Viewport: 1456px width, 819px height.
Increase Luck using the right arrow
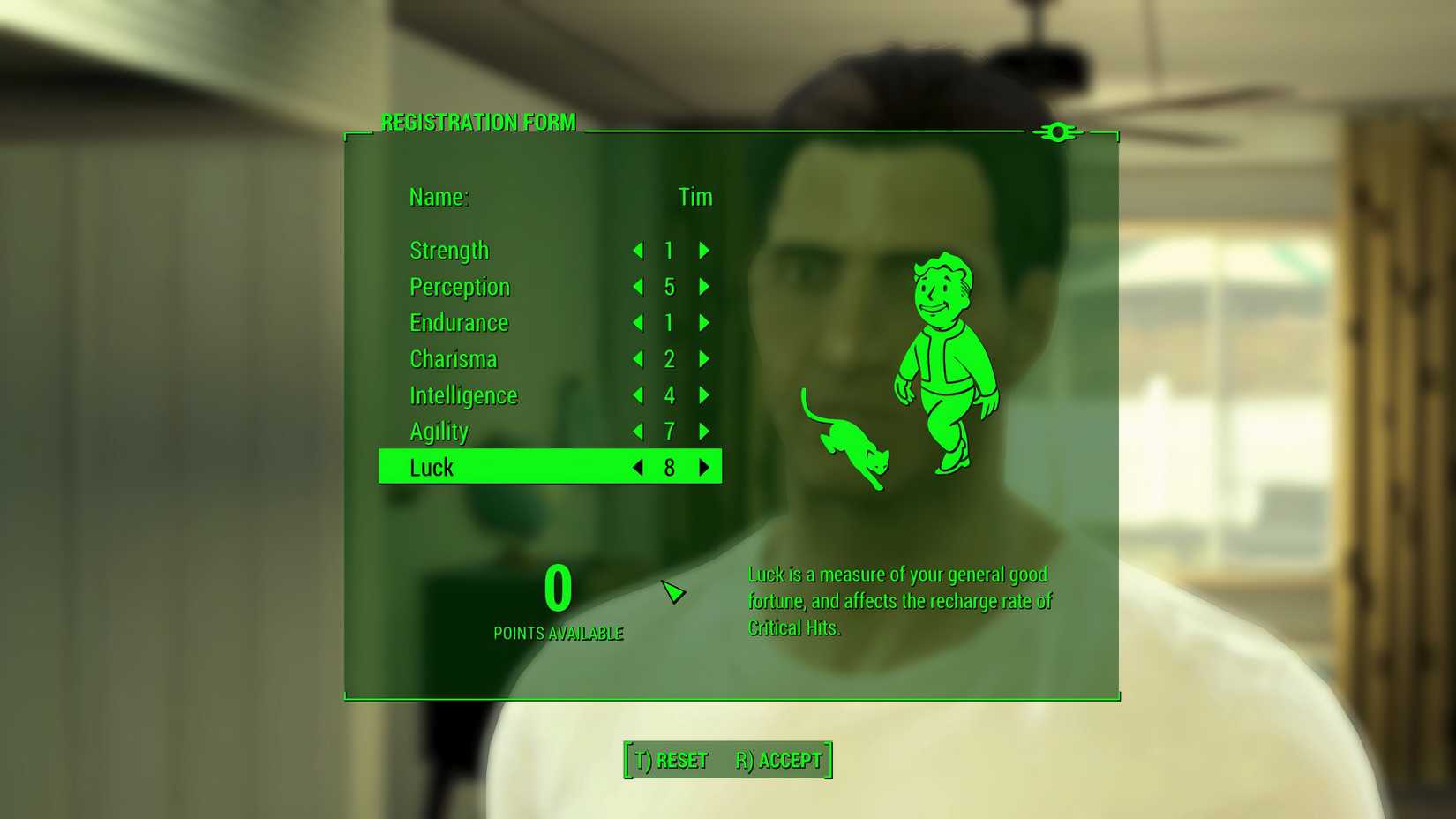click(703, 468)
